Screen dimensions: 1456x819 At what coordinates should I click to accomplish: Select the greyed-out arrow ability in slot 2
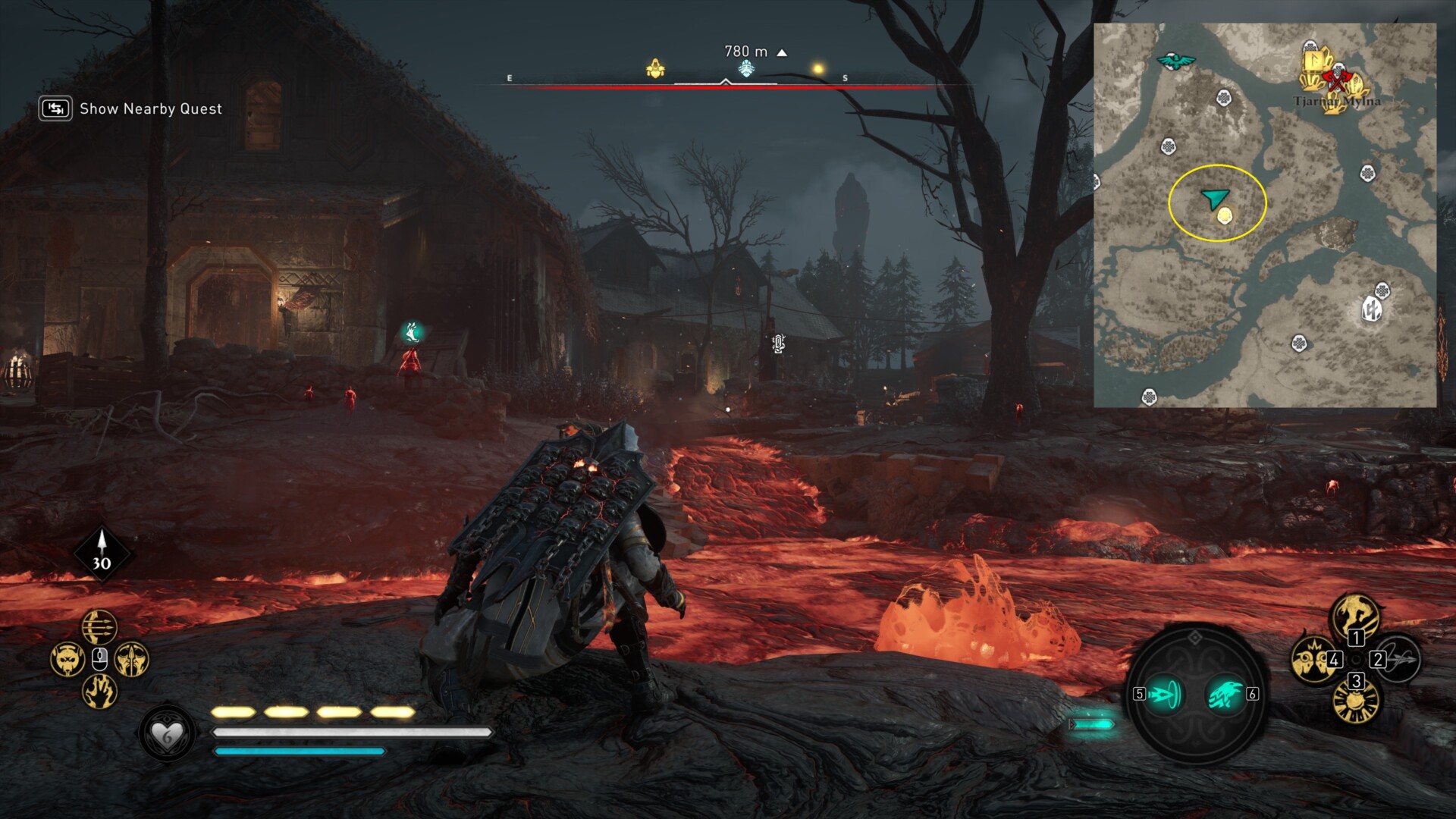tap(1398, 659)
